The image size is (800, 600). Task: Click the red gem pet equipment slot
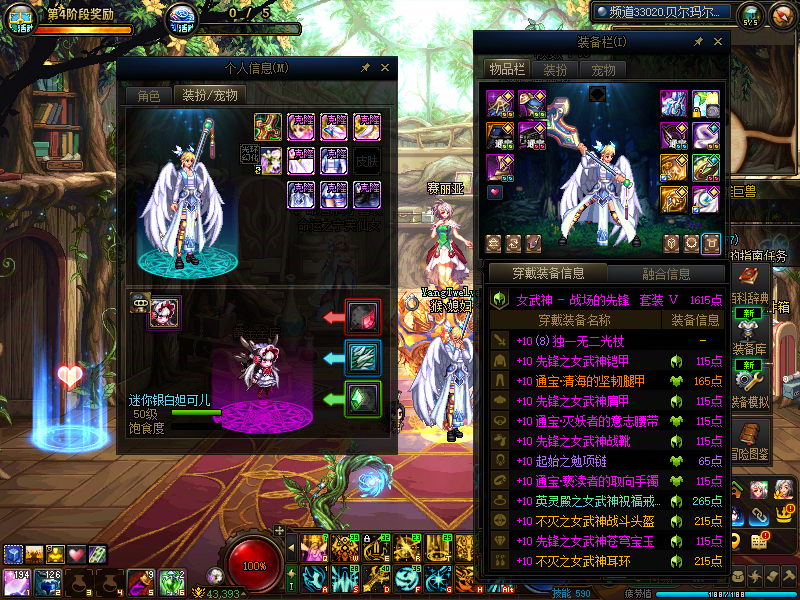[363, 317]
